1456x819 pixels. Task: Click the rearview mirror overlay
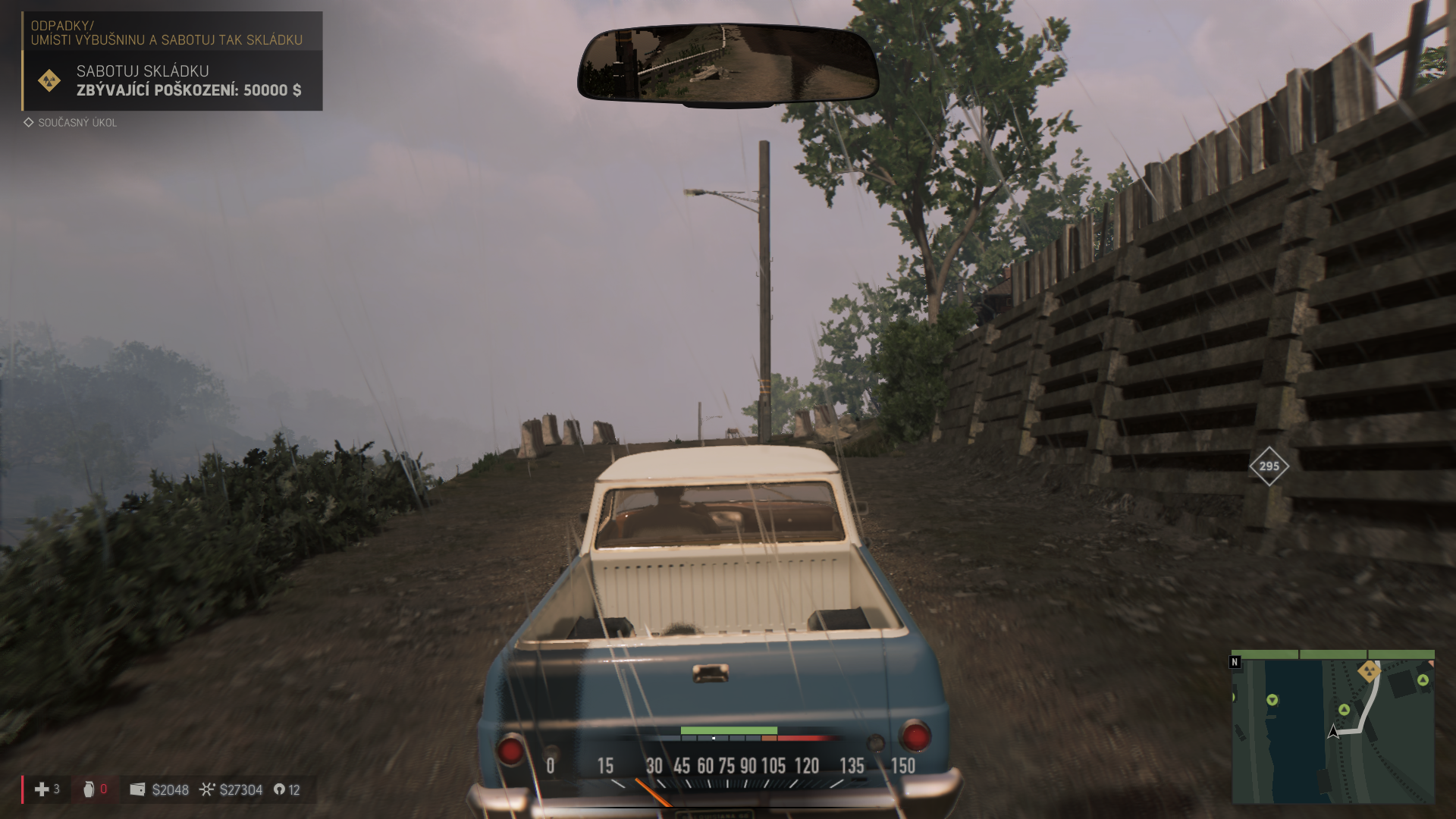tap(727, 64)
